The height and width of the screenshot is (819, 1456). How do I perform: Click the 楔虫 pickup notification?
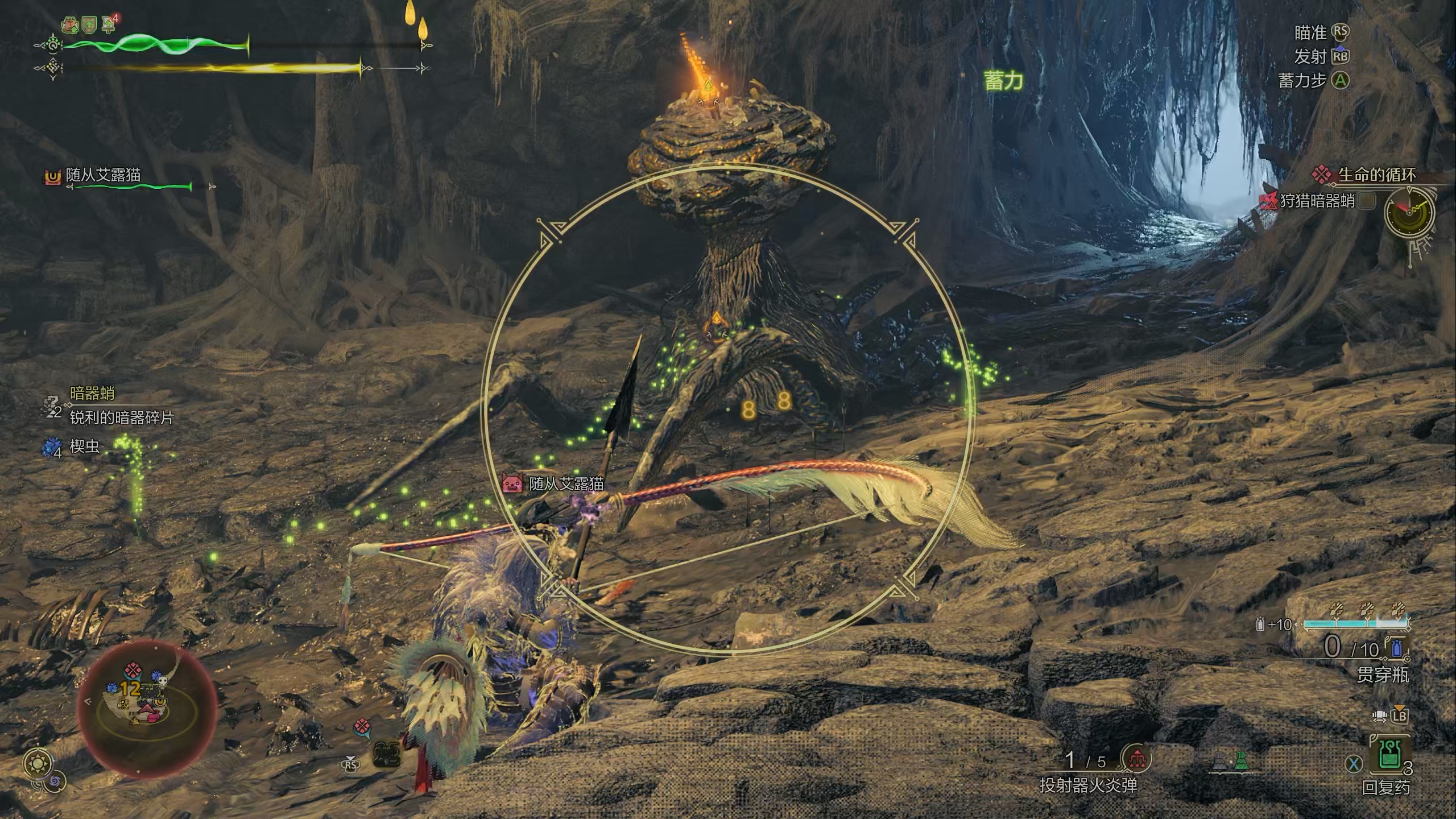[84, 446]
